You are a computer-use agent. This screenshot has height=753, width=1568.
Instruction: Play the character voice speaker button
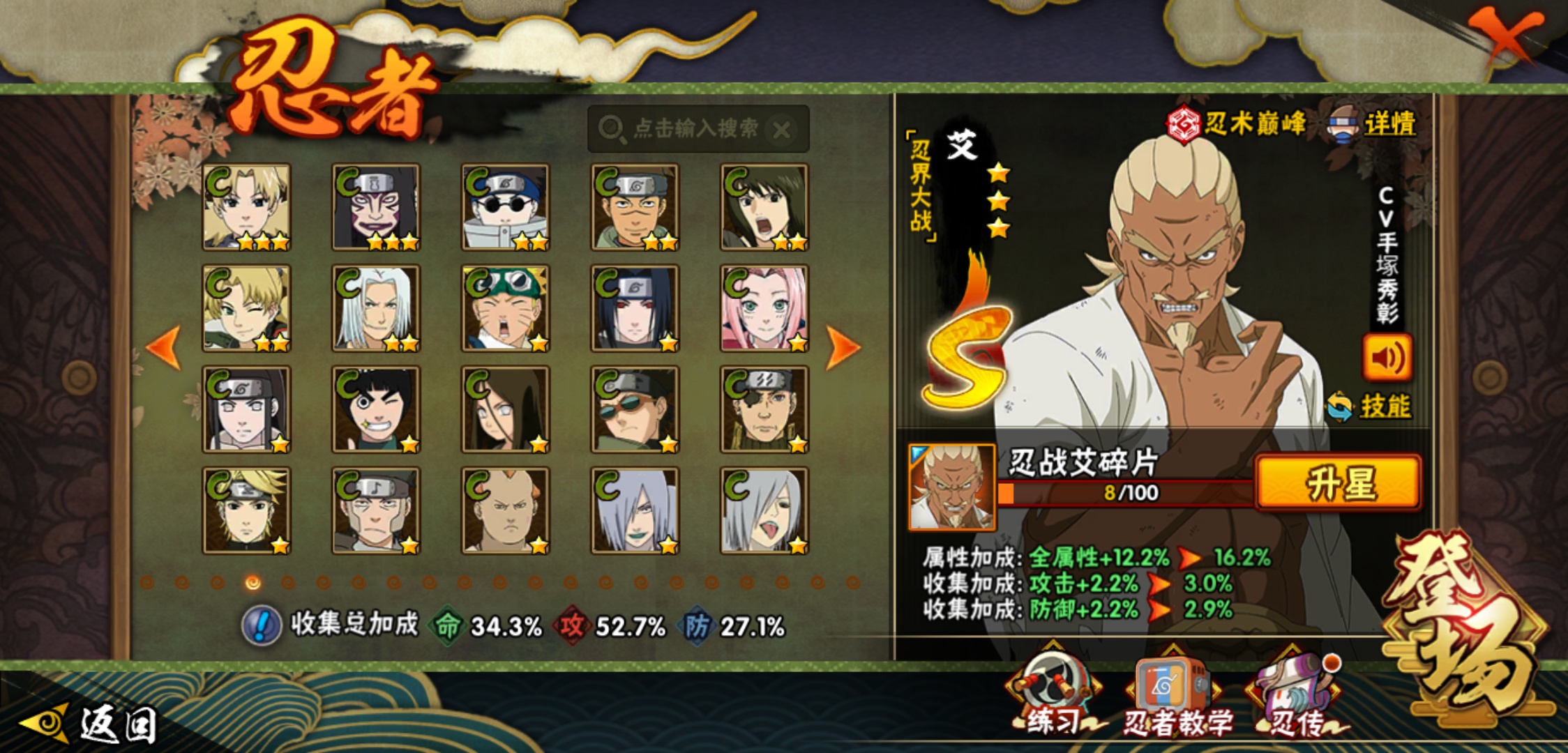pyautogui.click(x=1387, y=358)
